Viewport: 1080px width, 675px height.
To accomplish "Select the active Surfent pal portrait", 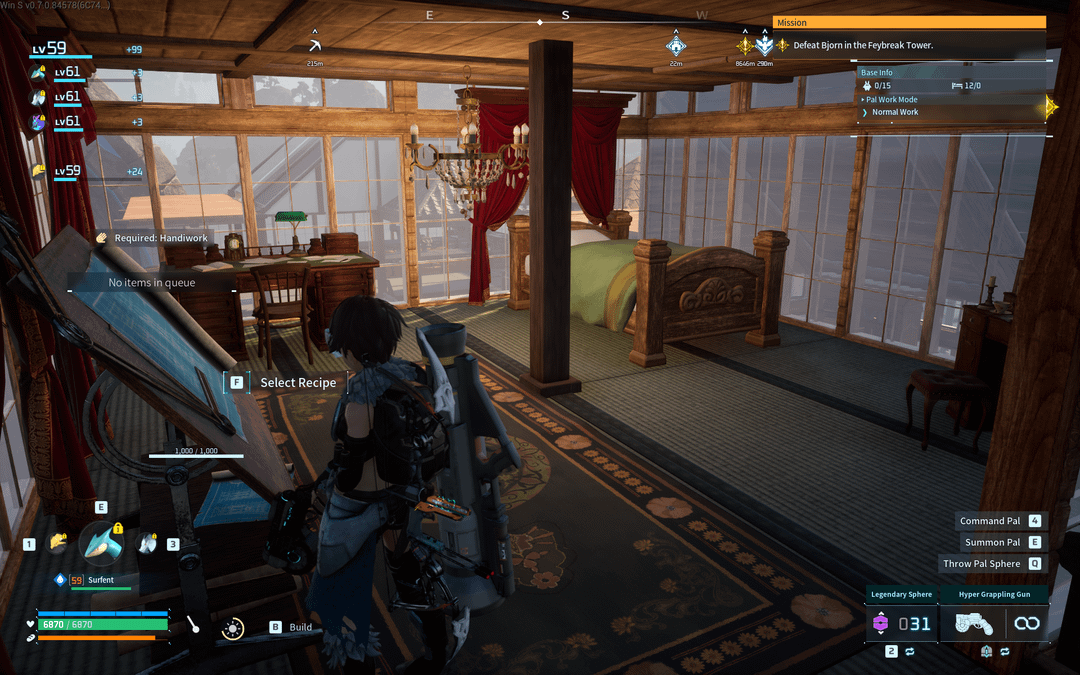I will [101, 543].
